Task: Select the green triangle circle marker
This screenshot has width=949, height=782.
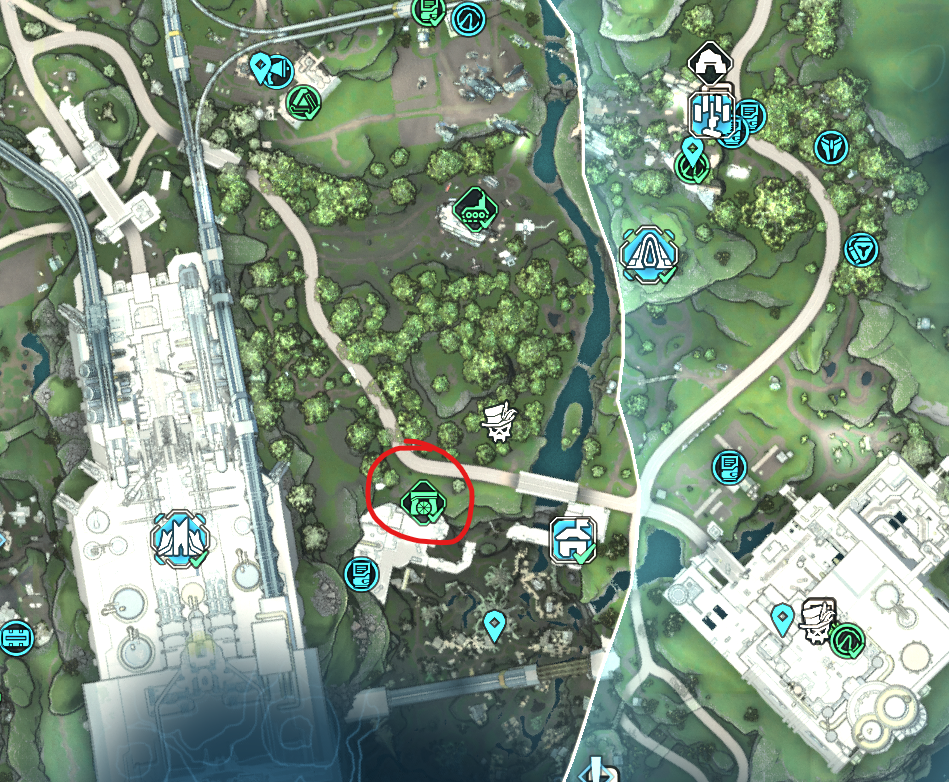Action: click(x=301, y=101)
